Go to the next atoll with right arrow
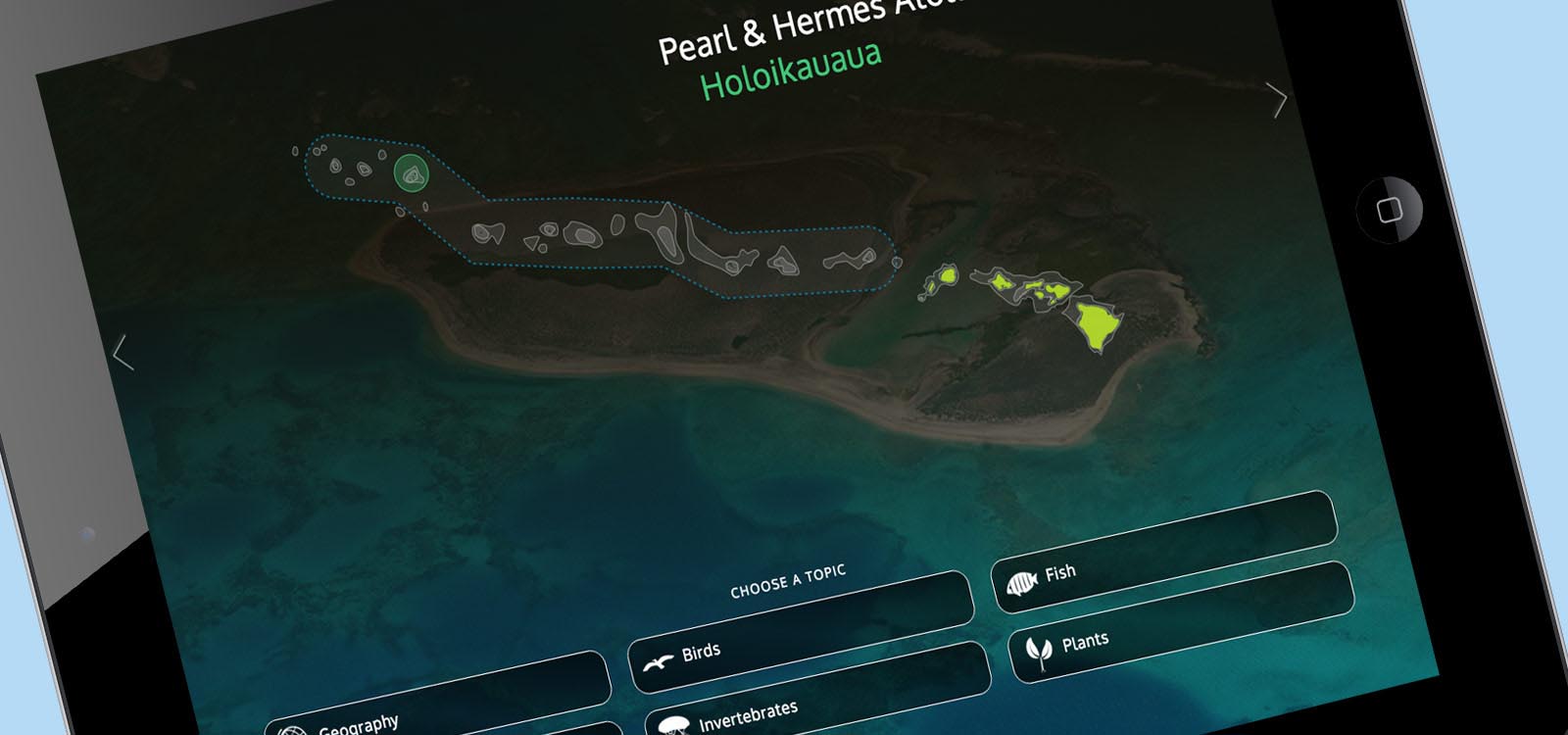The height and width of the screenshot is (735, 1568). (x=1277, y=99)
